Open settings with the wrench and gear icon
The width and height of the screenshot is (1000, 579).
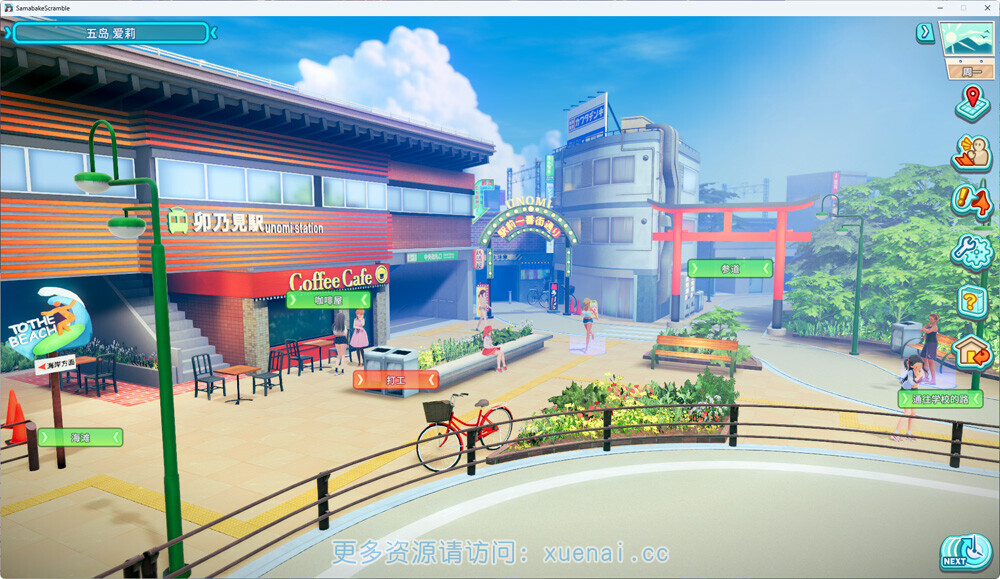pyautogui.click(x=971, y=250)
